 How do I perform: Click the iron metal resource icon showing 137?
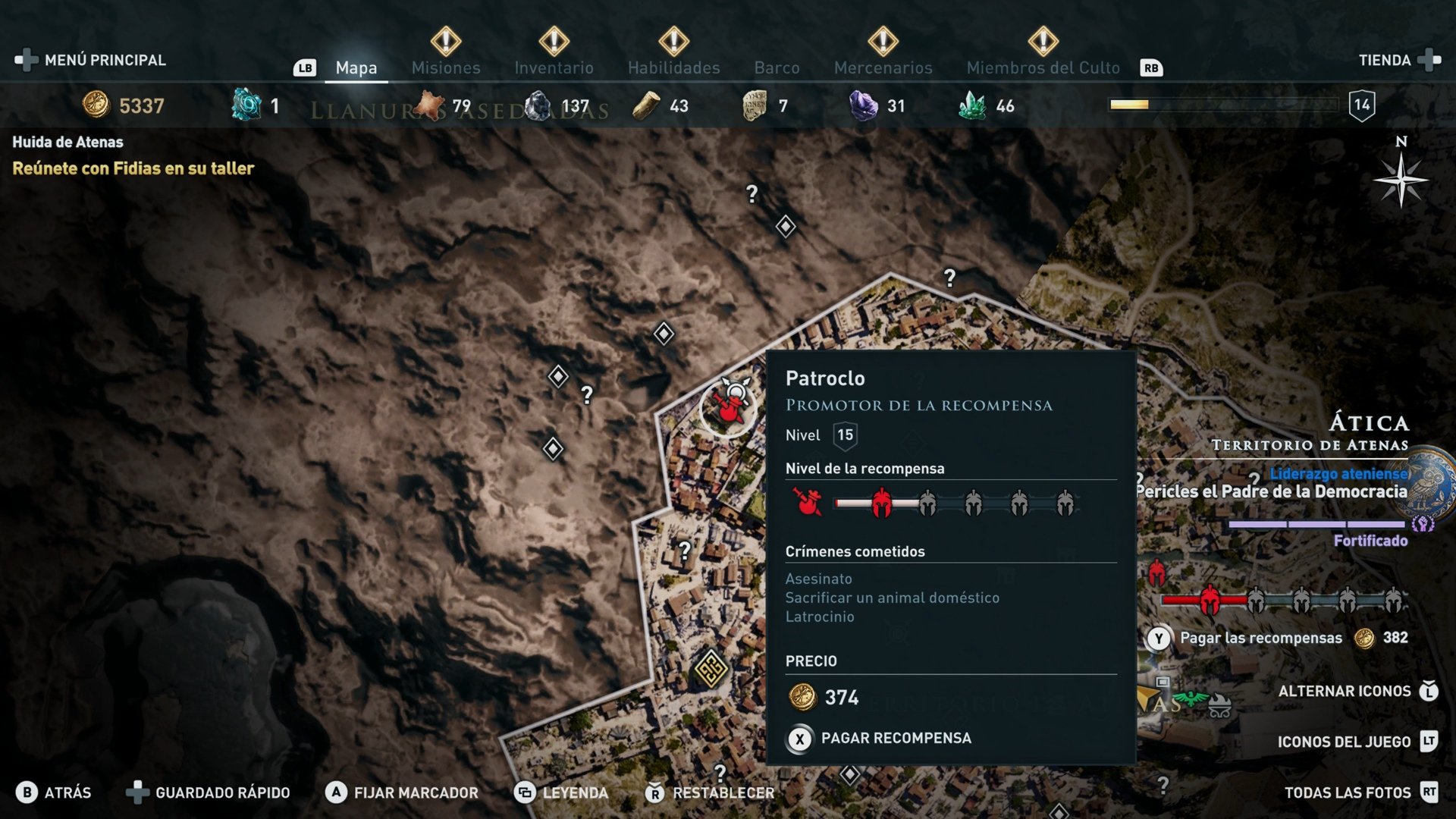coord(540,105)
